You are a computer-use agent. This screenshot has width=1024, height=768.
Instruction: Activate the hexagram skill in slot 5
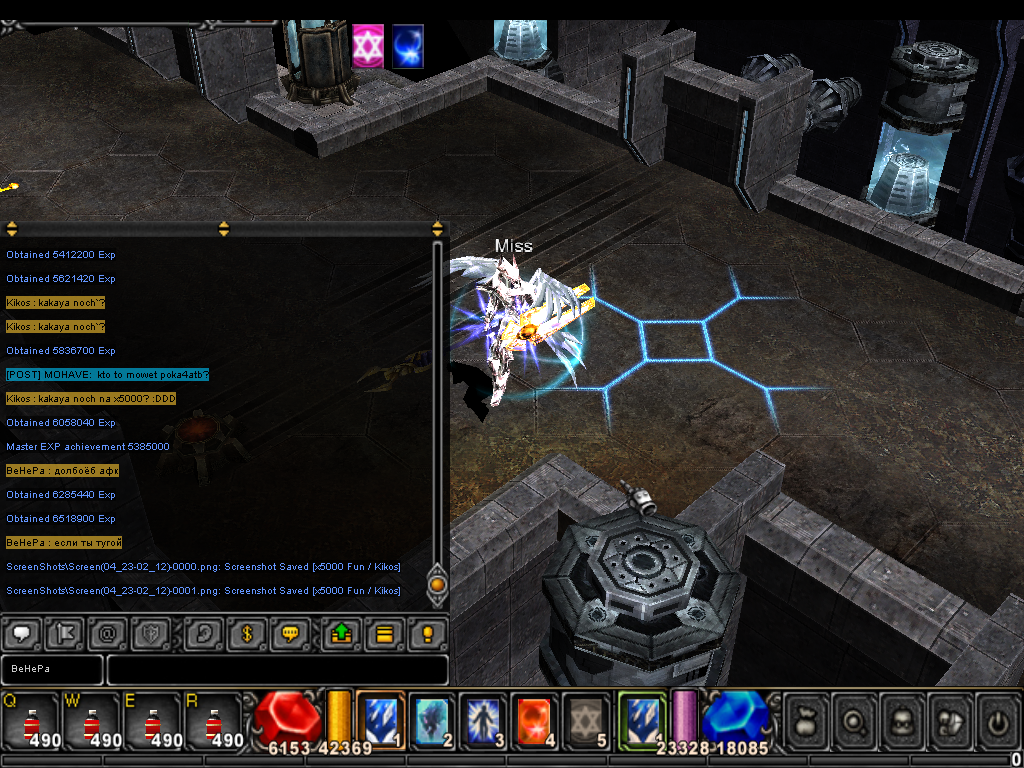pos(586,720)
